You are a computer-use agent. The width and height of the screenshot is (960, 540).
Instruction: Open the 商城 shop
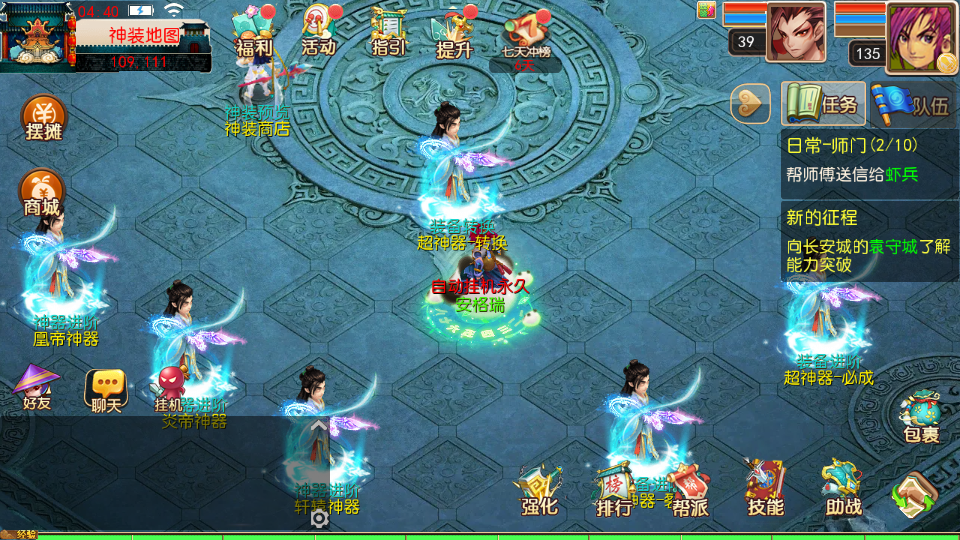pyautogui.click(x=42, y=193)
